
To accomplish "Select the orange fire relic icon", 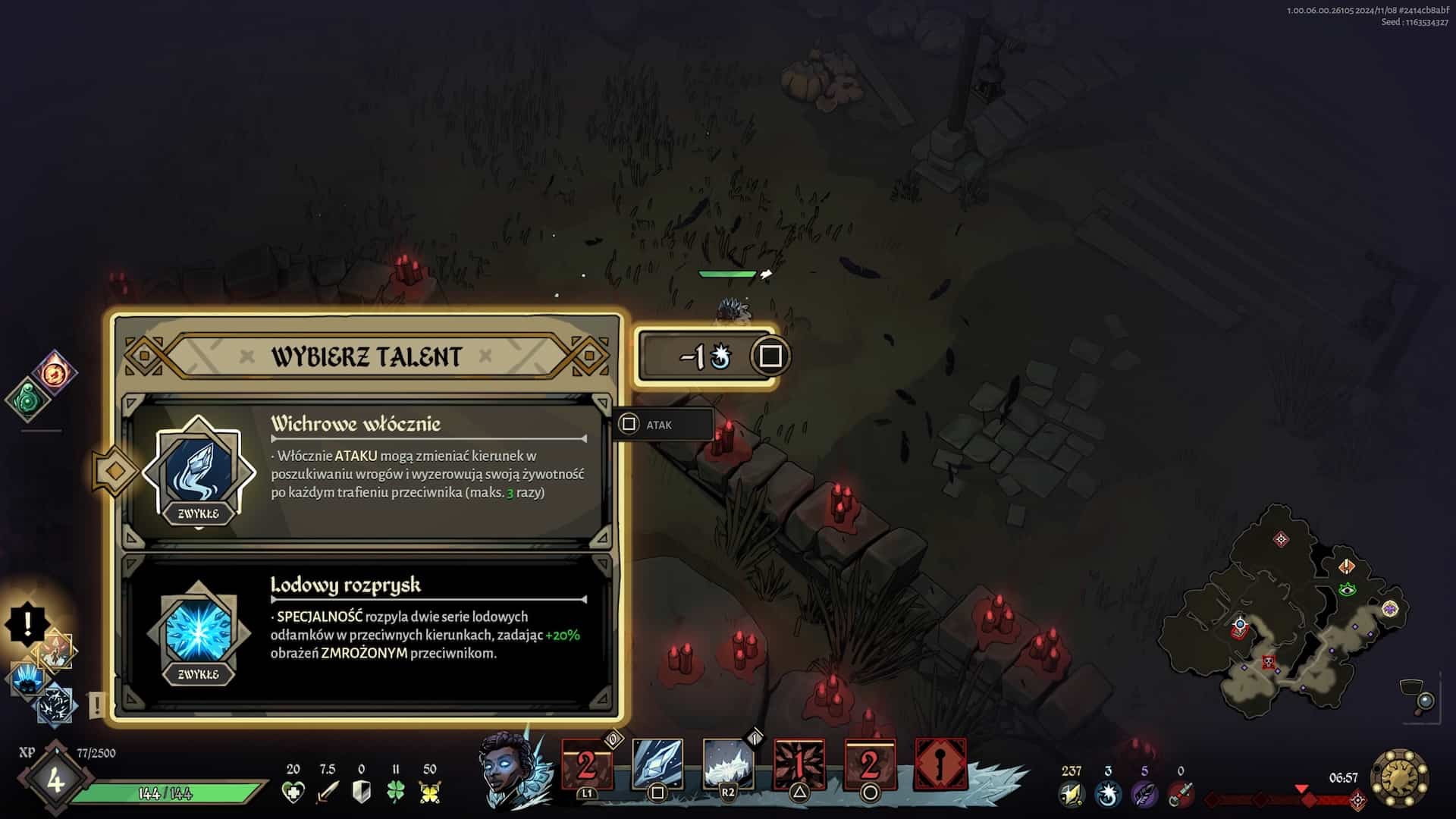I will click(55, 372).
